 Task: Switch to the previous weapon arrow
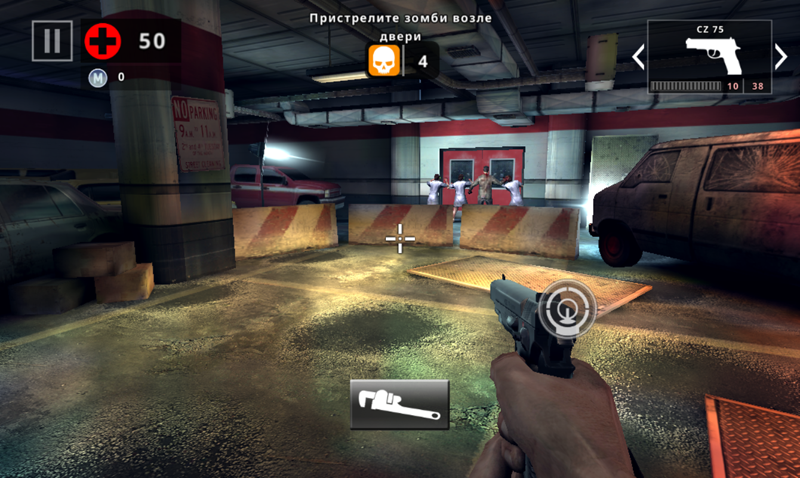tap(638, 57)
